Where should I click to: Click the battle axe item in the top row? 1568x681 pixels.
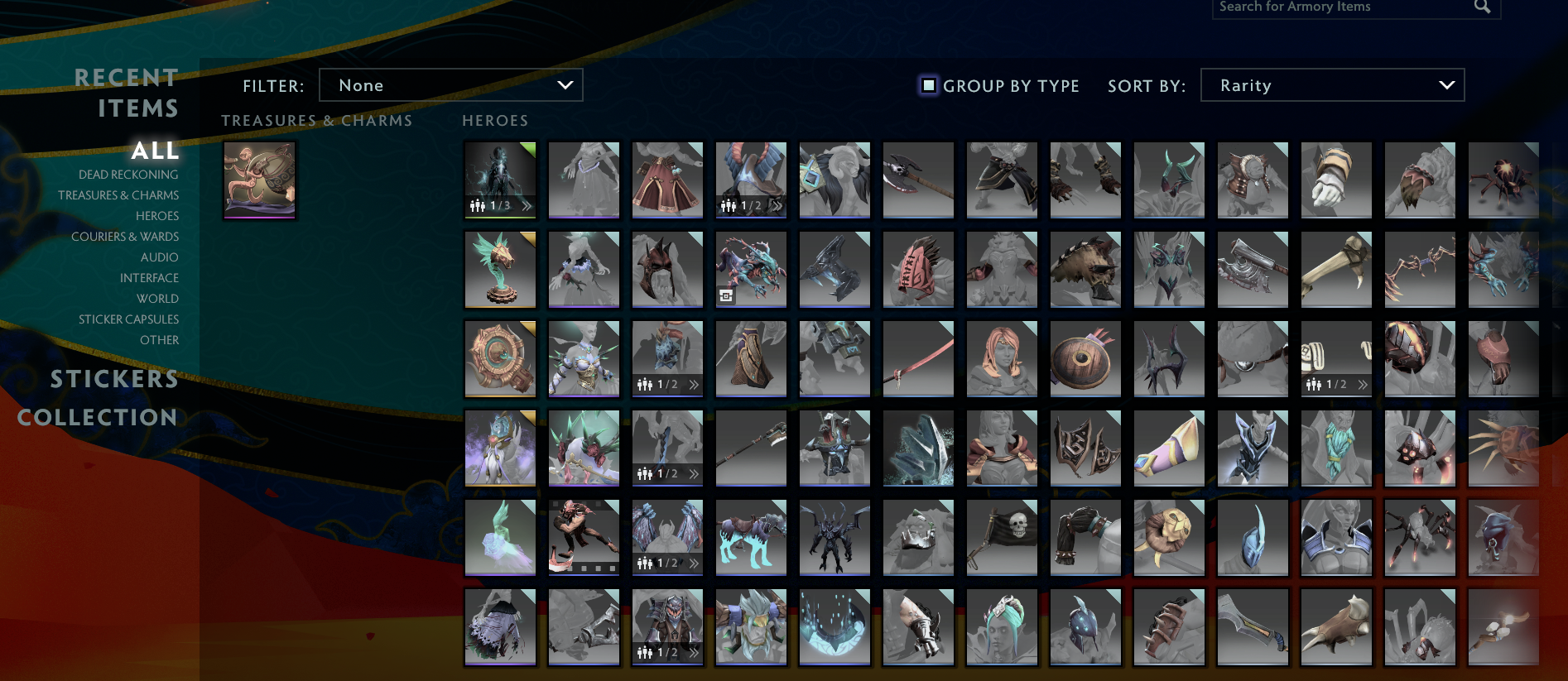918,180
